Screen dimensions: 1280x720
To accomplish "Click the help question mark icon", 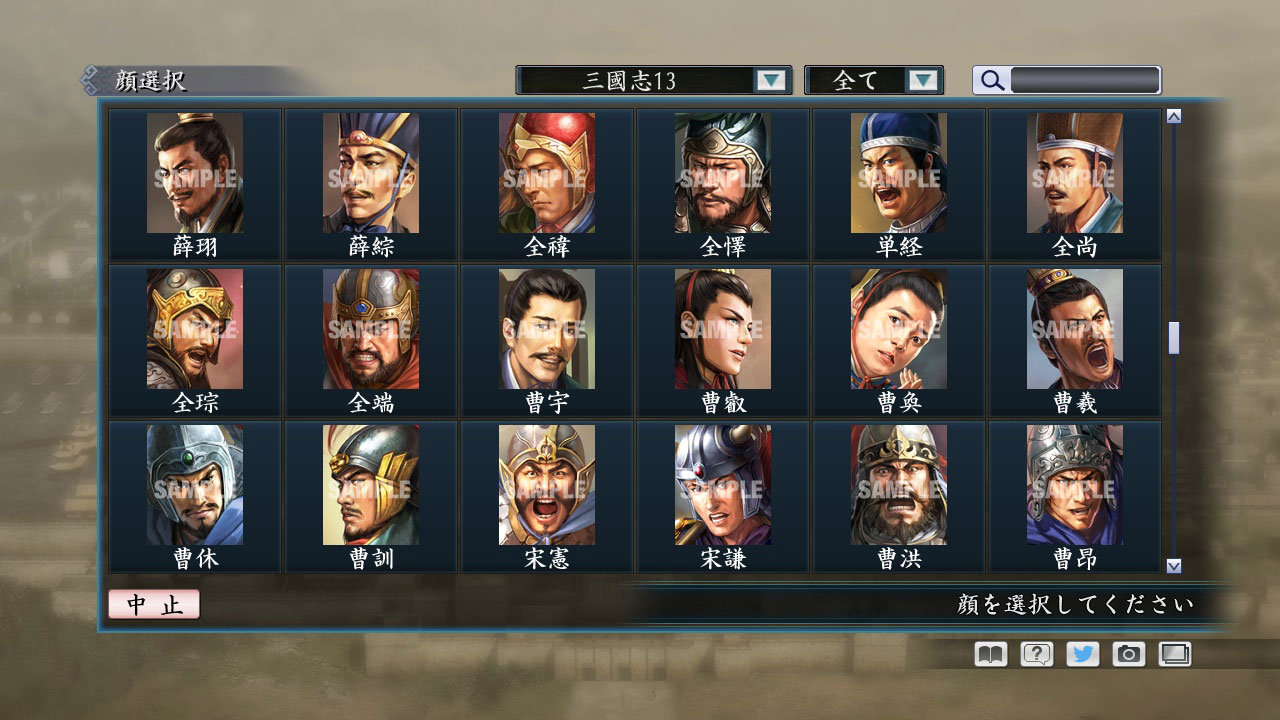I will [1035, 653].
